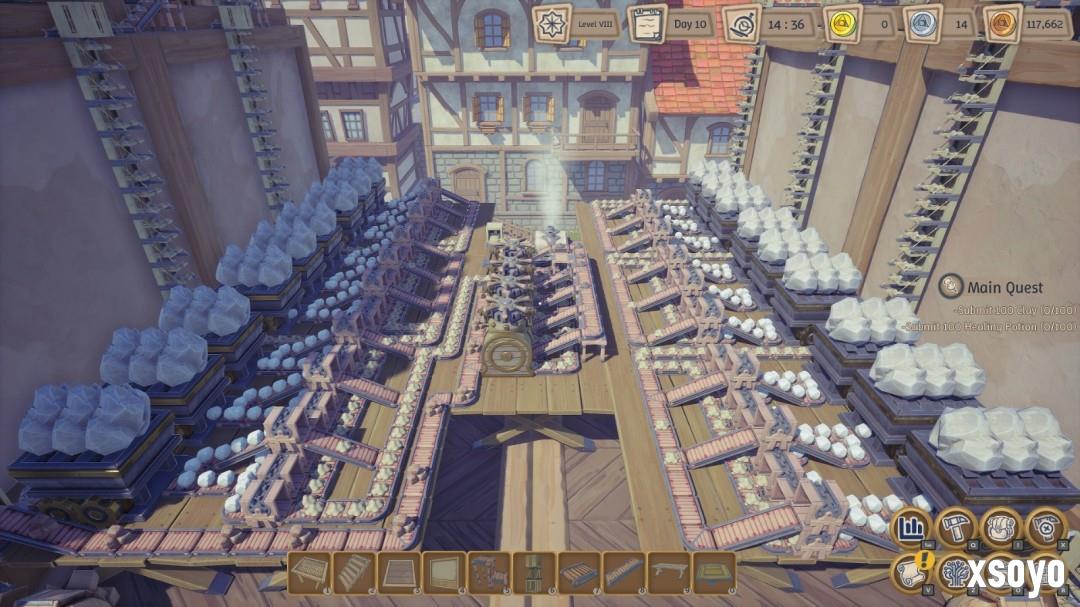Click the hammer-and-screw dismantle icon

[1047, 528]
